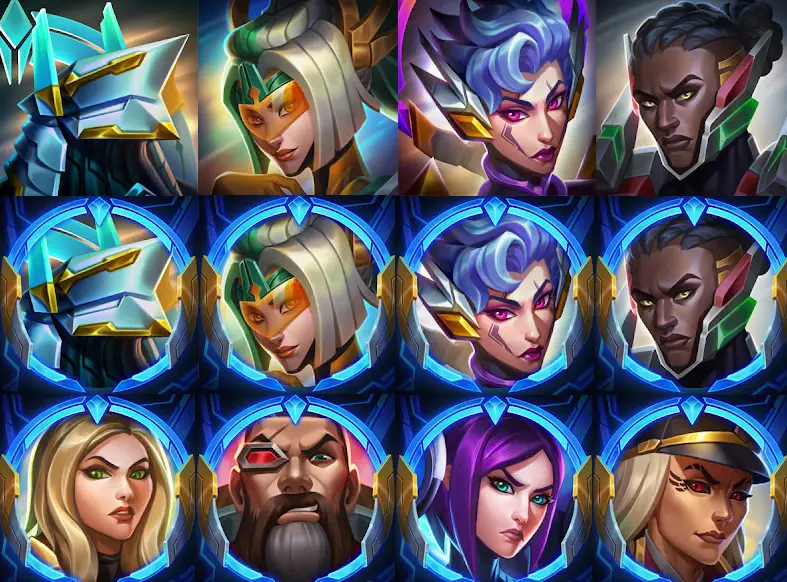
Task: Pick the unframed blue-haired woman with pink eyes
Action: 496,97
